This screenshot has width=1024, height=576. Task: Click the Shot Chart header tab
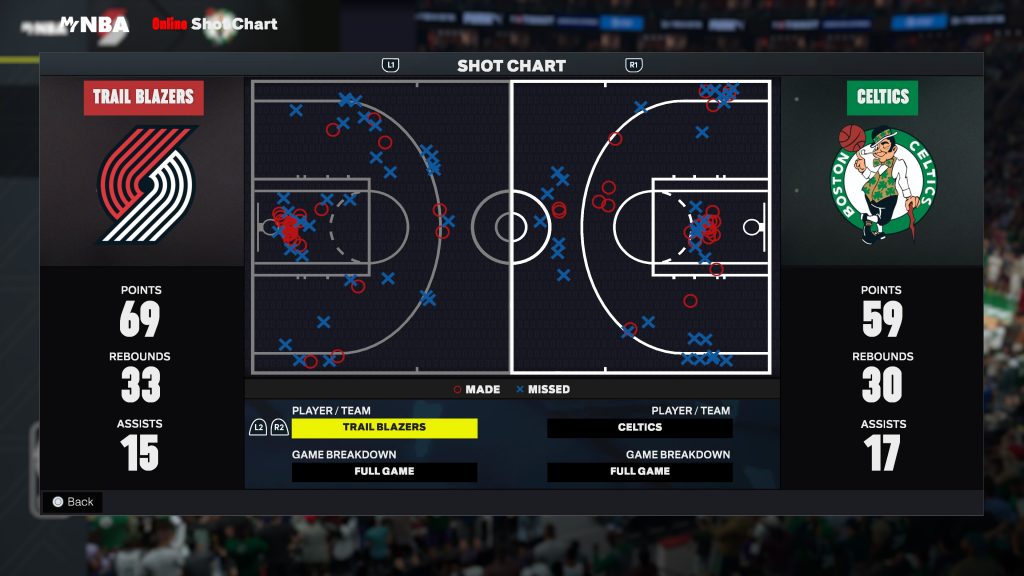pyautogui.click(x=511, y=66)
